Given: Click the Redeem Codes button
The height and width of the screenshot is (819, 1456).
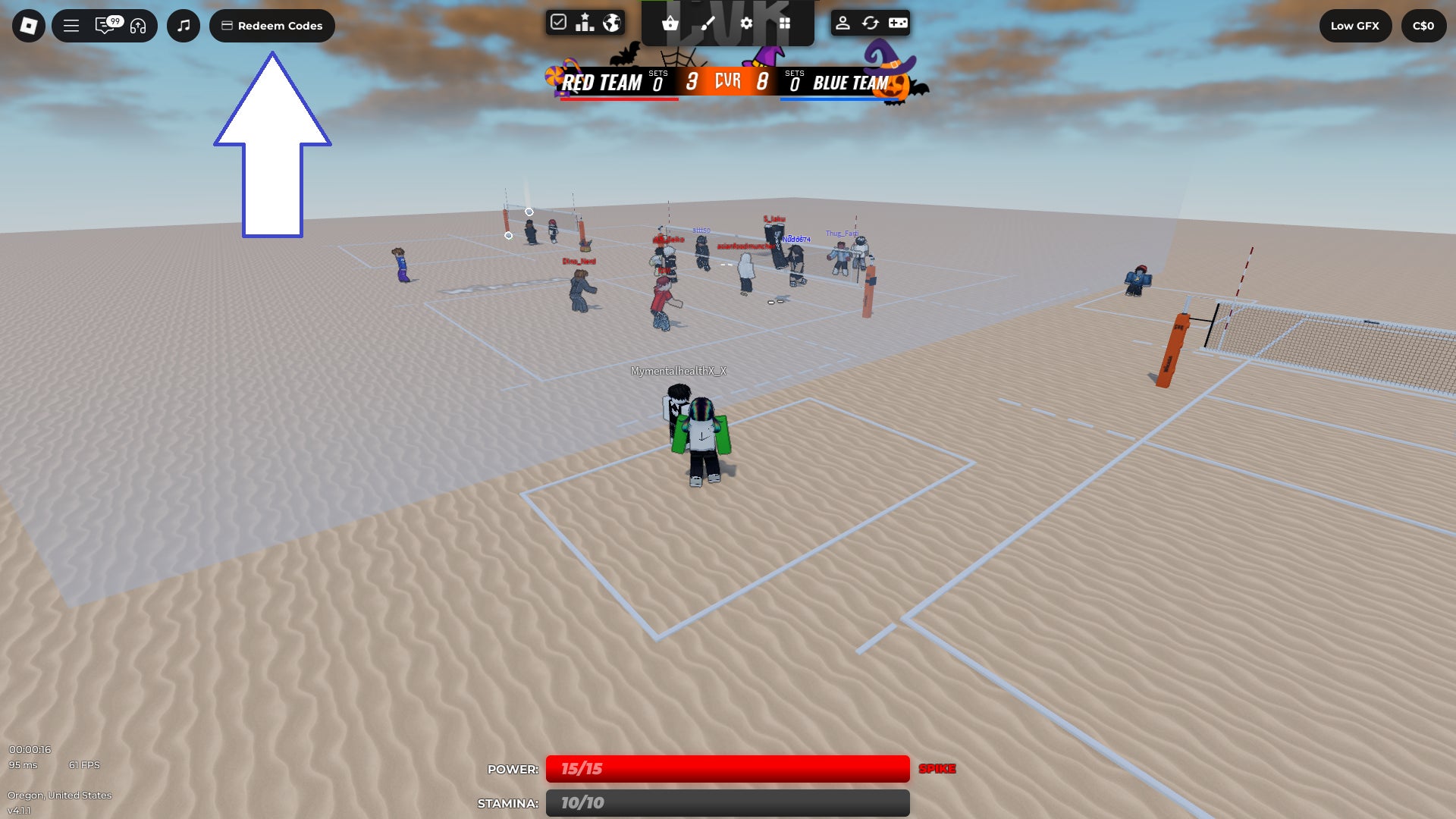Looking at the screenshot, I should click(x=271, y=25).
